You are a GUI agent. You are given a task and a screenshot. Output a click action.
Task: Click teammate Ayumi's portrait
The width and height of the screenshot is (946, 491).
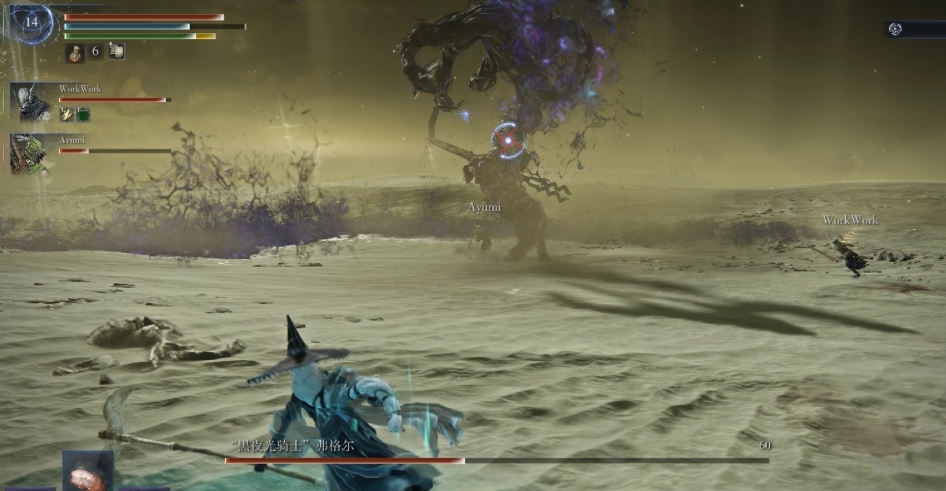pos(29,153)
